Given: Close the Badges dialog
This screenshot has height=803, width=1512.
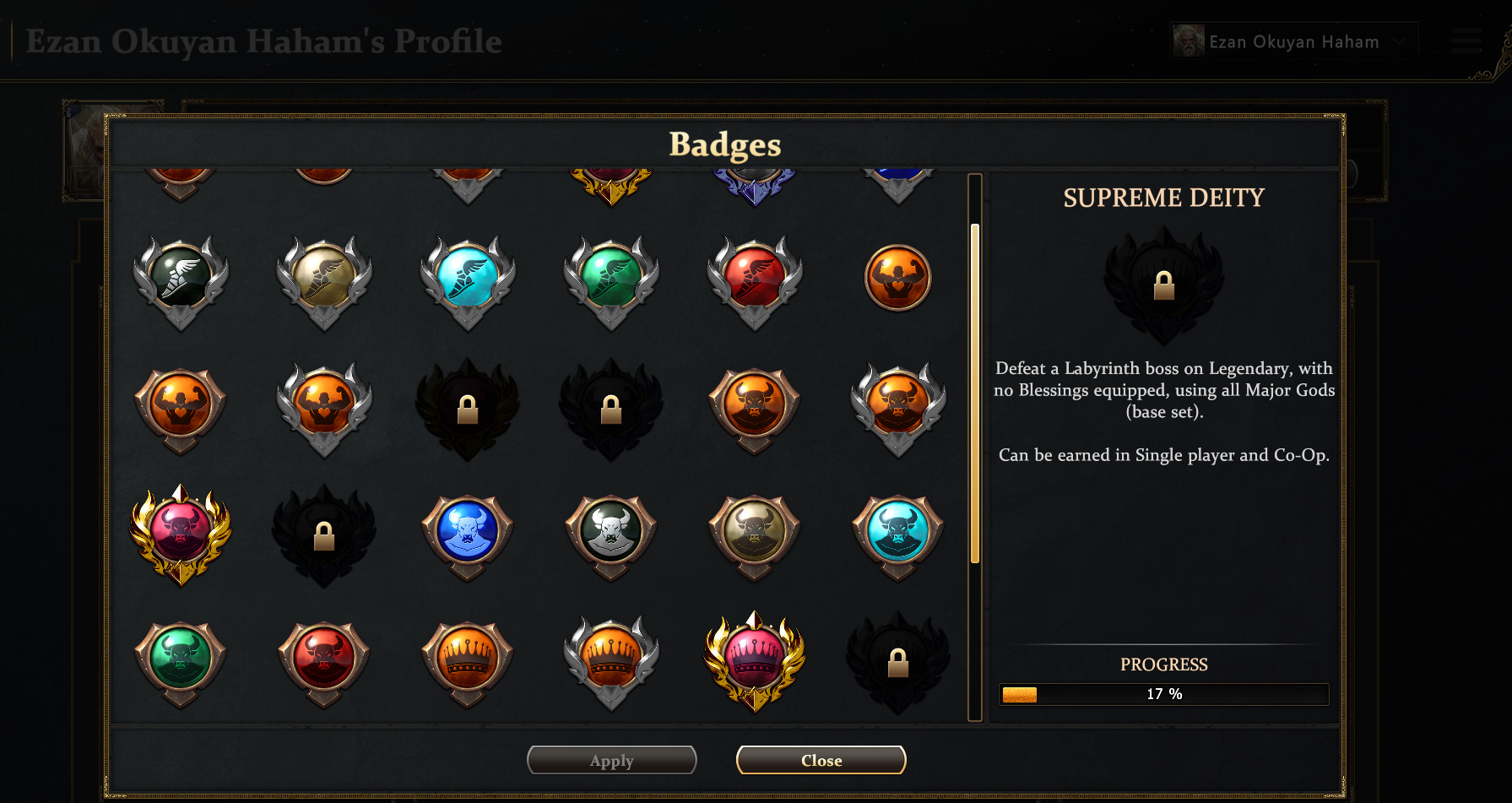Looking at the screenshot, I should [x=821, y=760].
